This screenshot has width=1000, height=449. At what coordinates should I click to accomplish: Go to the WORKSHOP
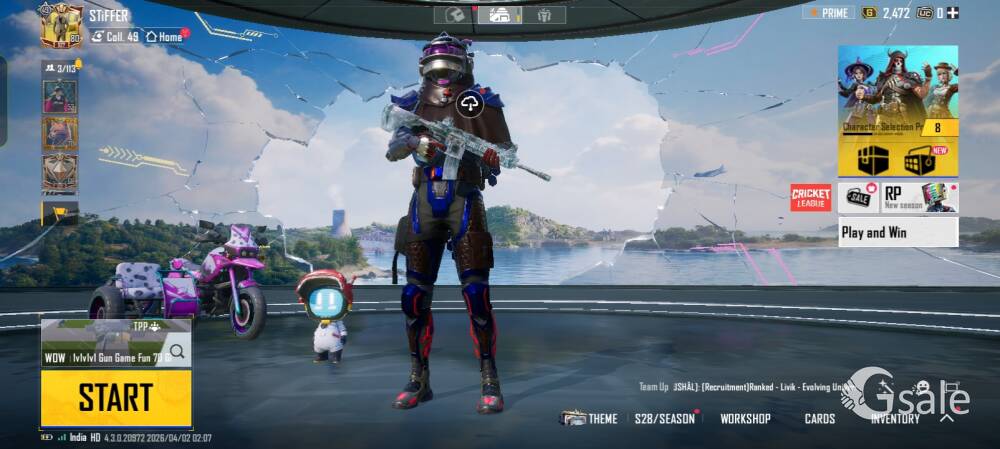pos(745,418)
